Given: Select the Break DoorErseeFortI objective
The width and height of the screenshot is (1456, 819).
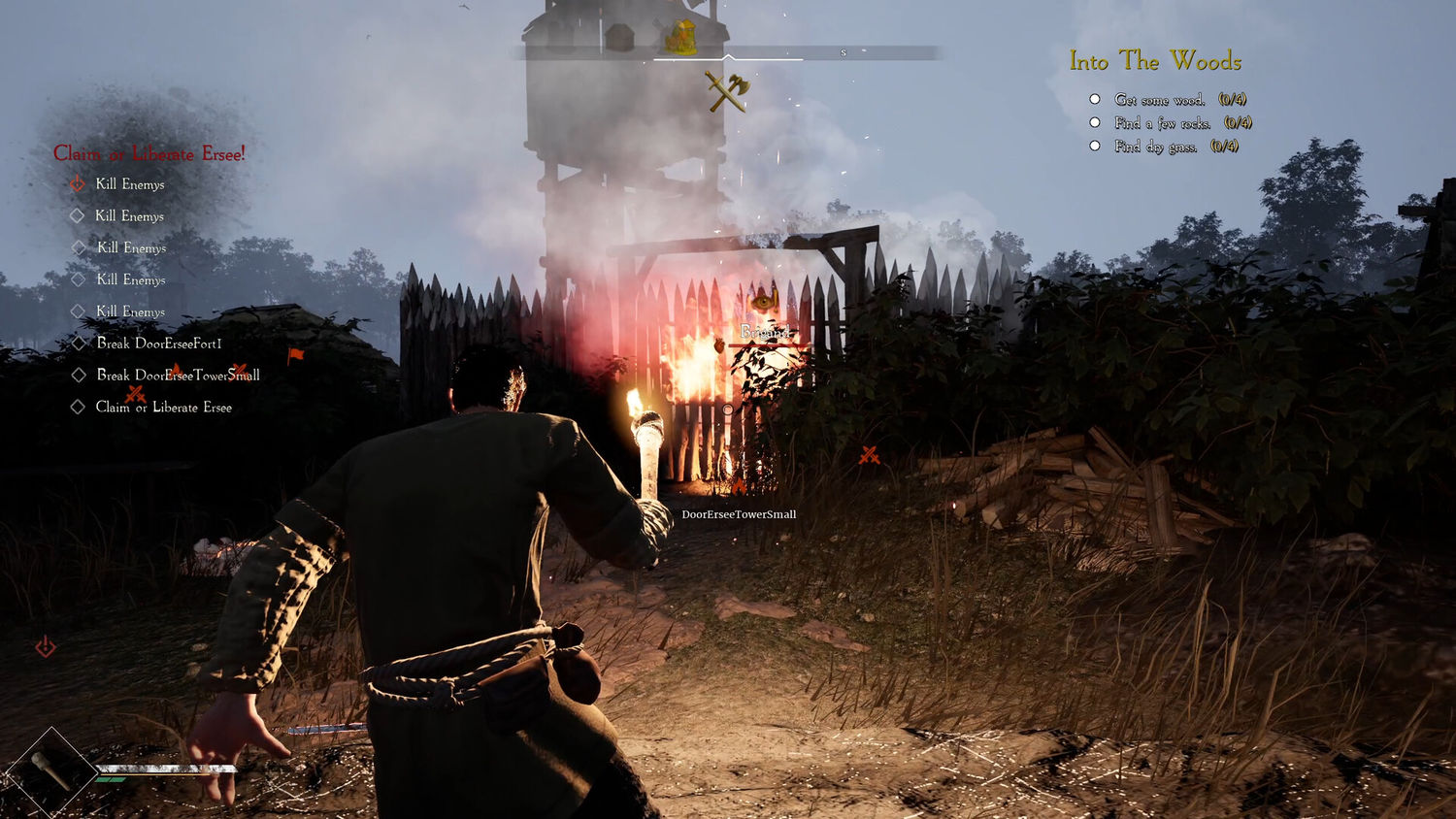Looking at the screenshot, I should (158, 344).
